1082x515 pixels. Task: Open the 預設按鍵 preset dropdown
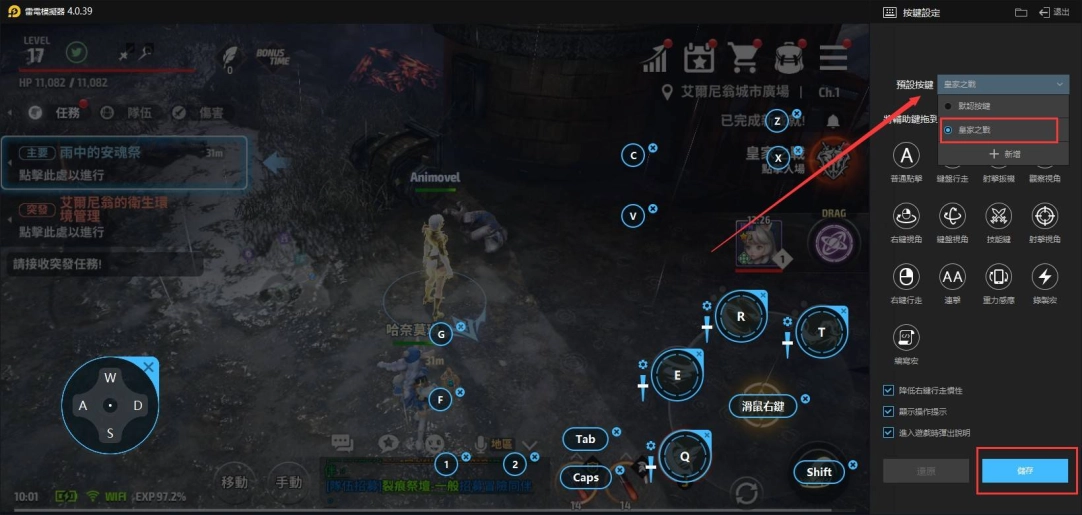[1004, 85]
